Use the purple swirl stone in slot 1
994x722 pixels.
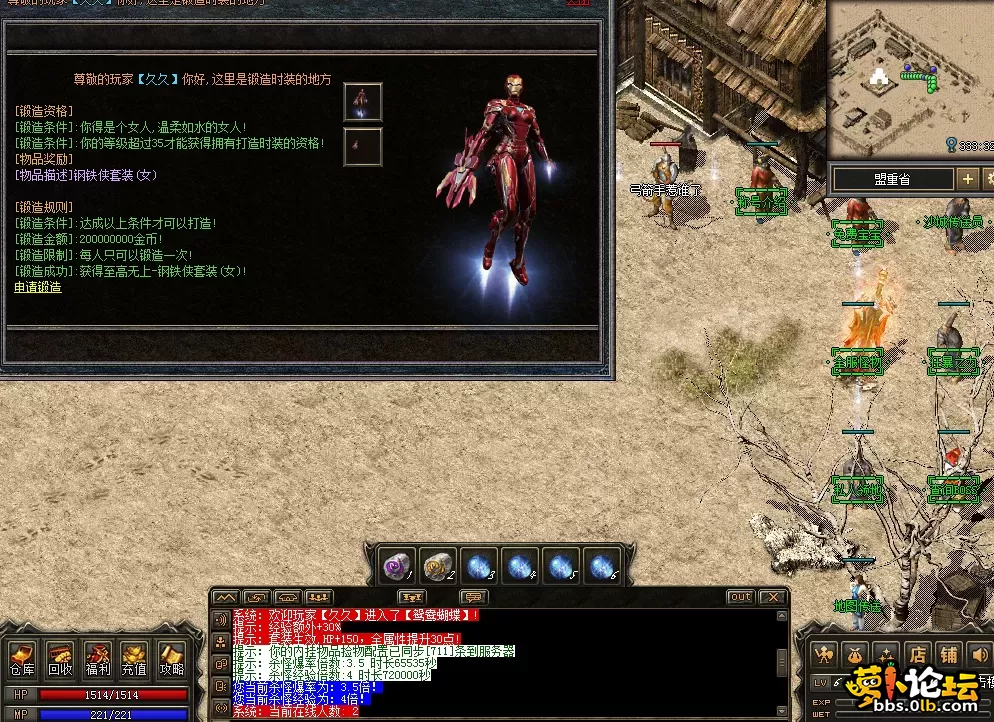tap(398, 567)
